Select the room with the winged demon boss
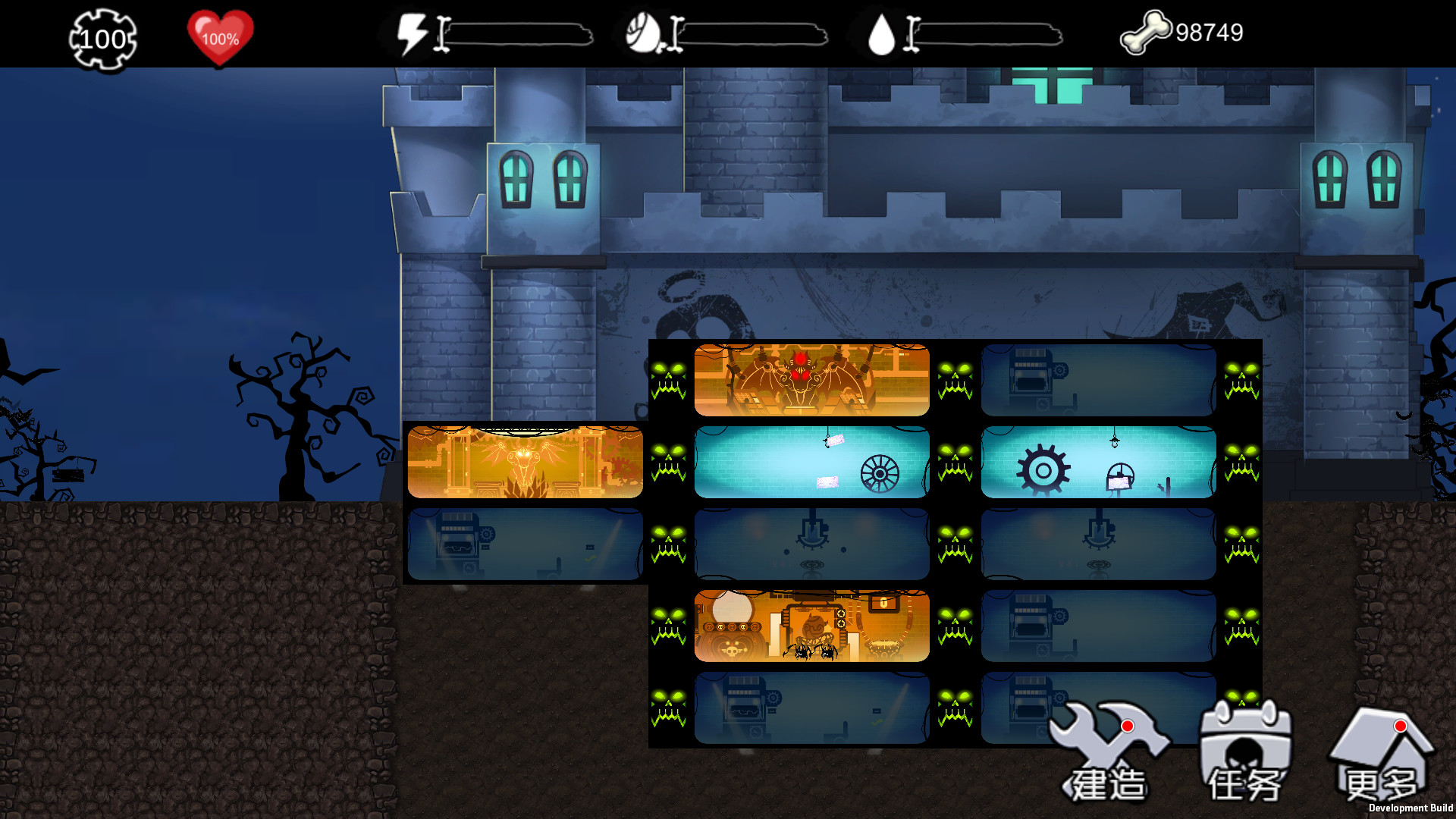Screen dimensions: 1456x819 click(810, 379)
